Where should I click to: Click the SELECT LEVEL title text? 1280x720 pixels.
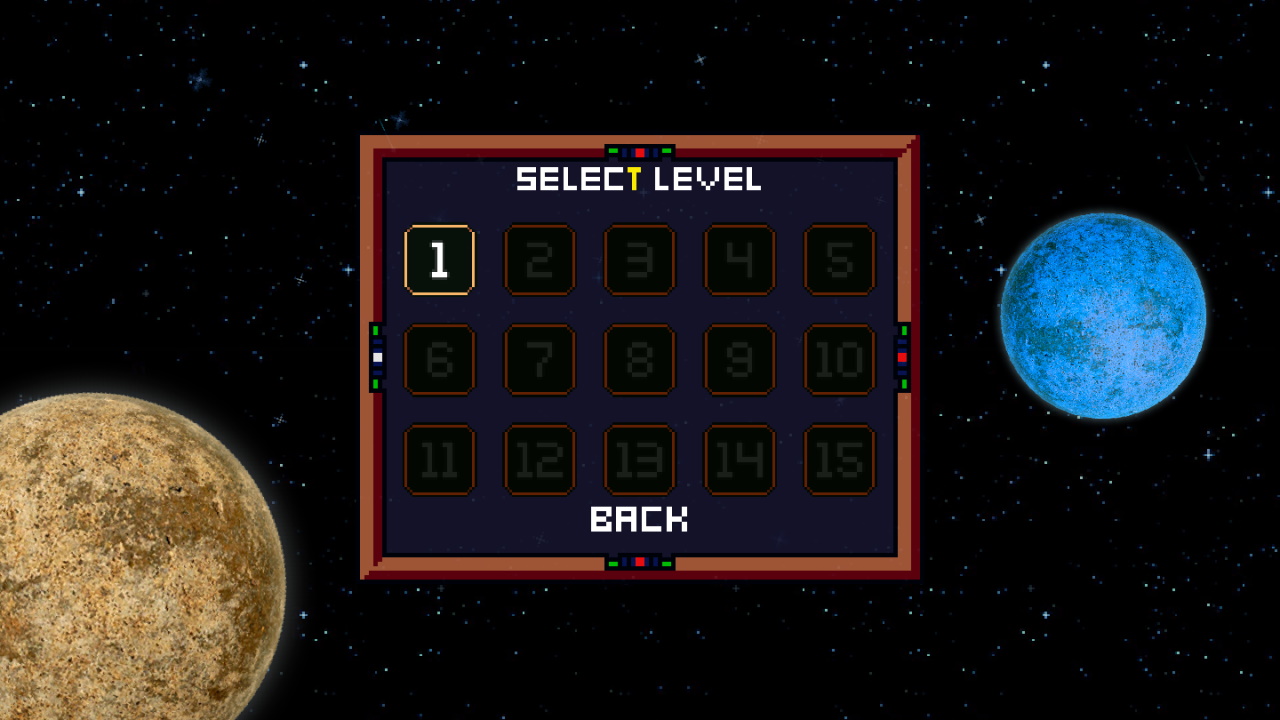point(639,180)
